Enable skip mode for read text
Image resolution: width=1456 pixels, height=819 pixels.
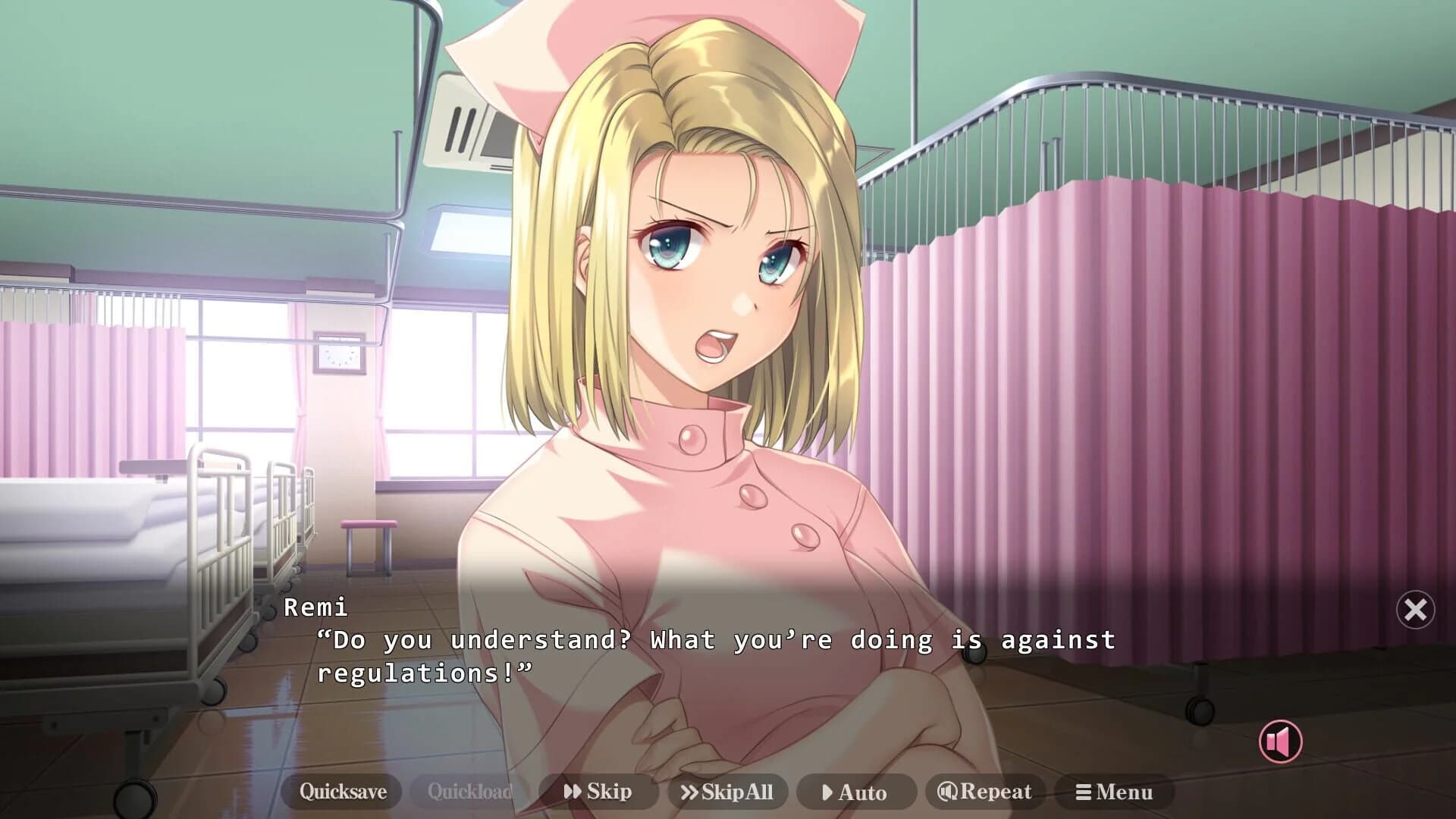(598, 792)
